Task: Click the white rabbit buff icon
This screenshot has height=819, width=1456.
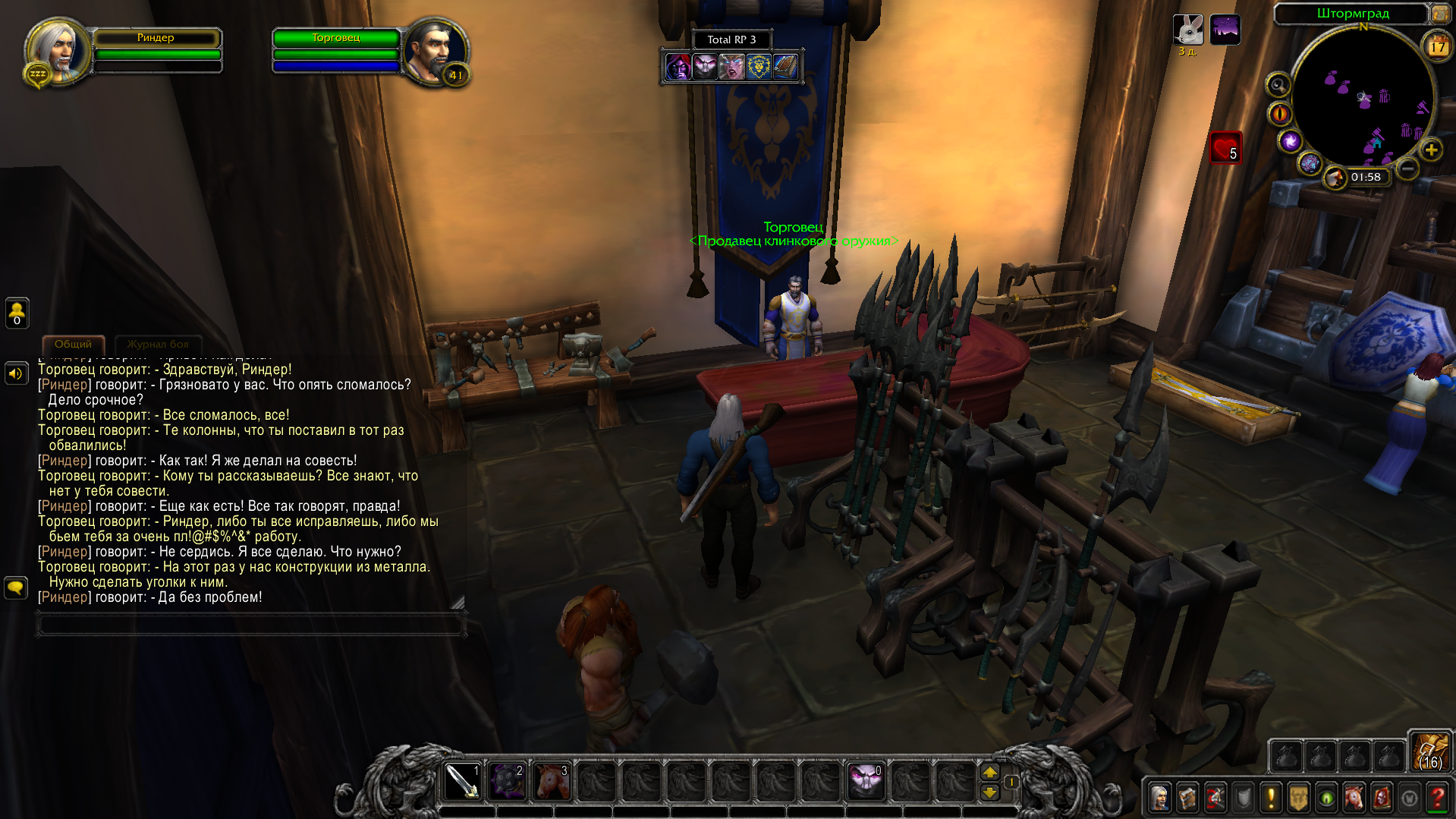Action: (x=1188, y=30)
